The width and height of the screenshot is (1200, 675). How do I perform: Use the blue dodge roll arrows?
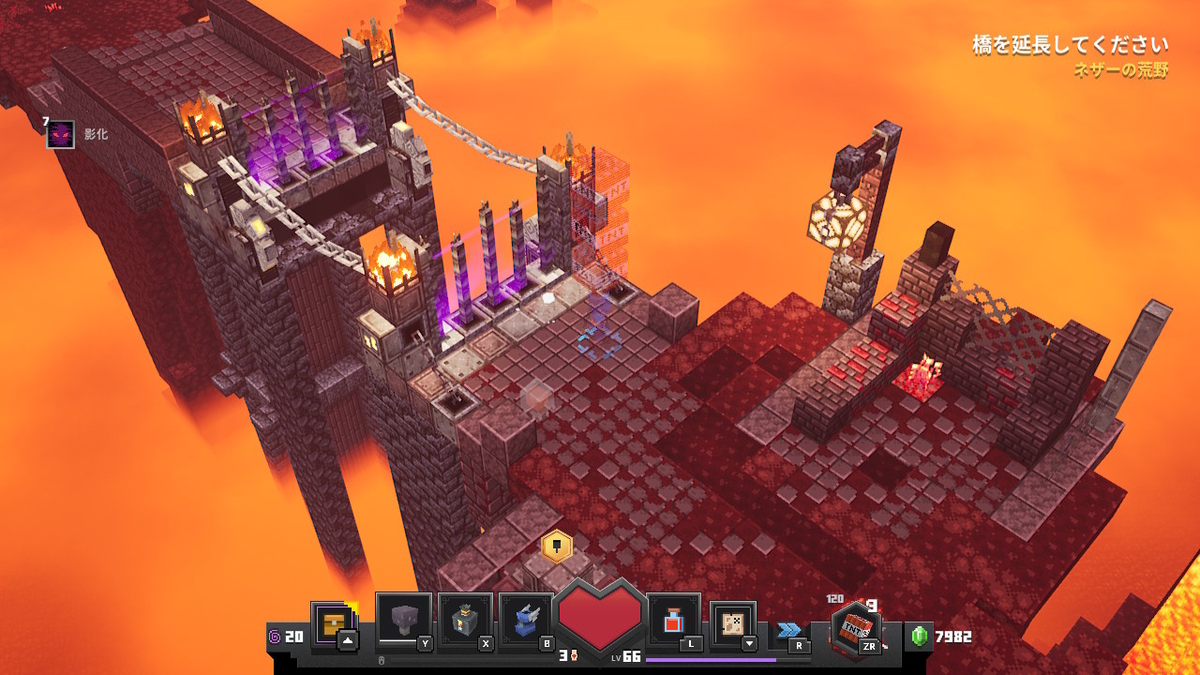pos(790,630)
